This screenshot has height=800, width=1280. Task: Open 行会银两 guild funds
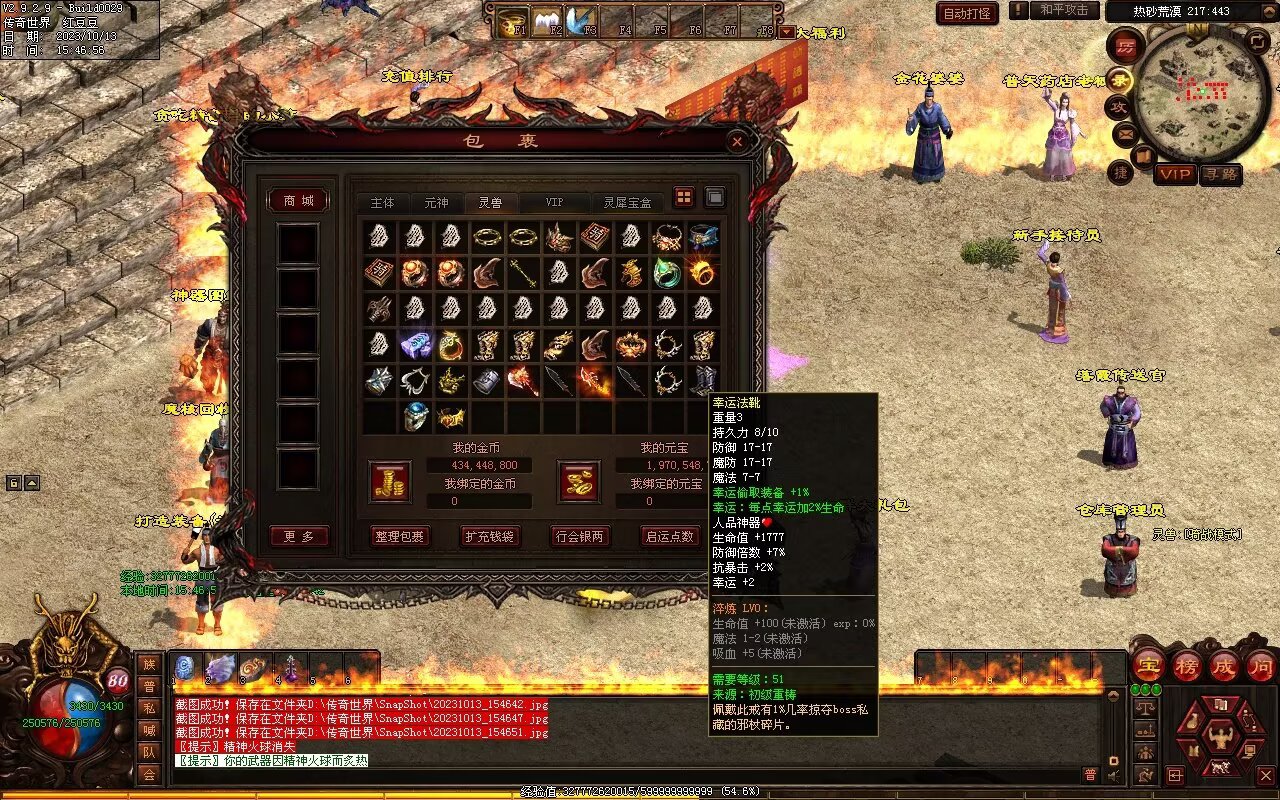coord(580,536)
